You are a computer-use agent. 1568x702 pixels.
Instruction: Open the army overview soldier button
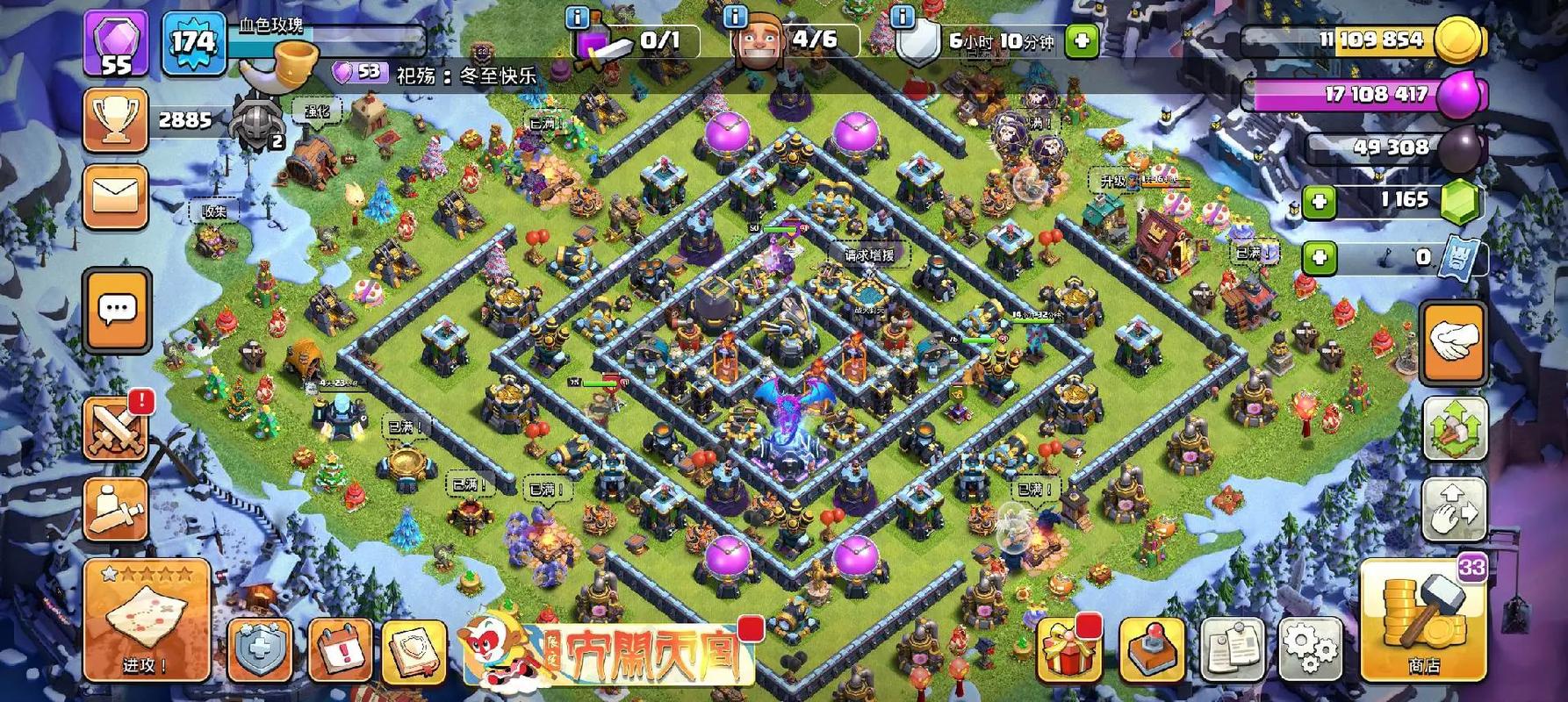pos(115,508)
